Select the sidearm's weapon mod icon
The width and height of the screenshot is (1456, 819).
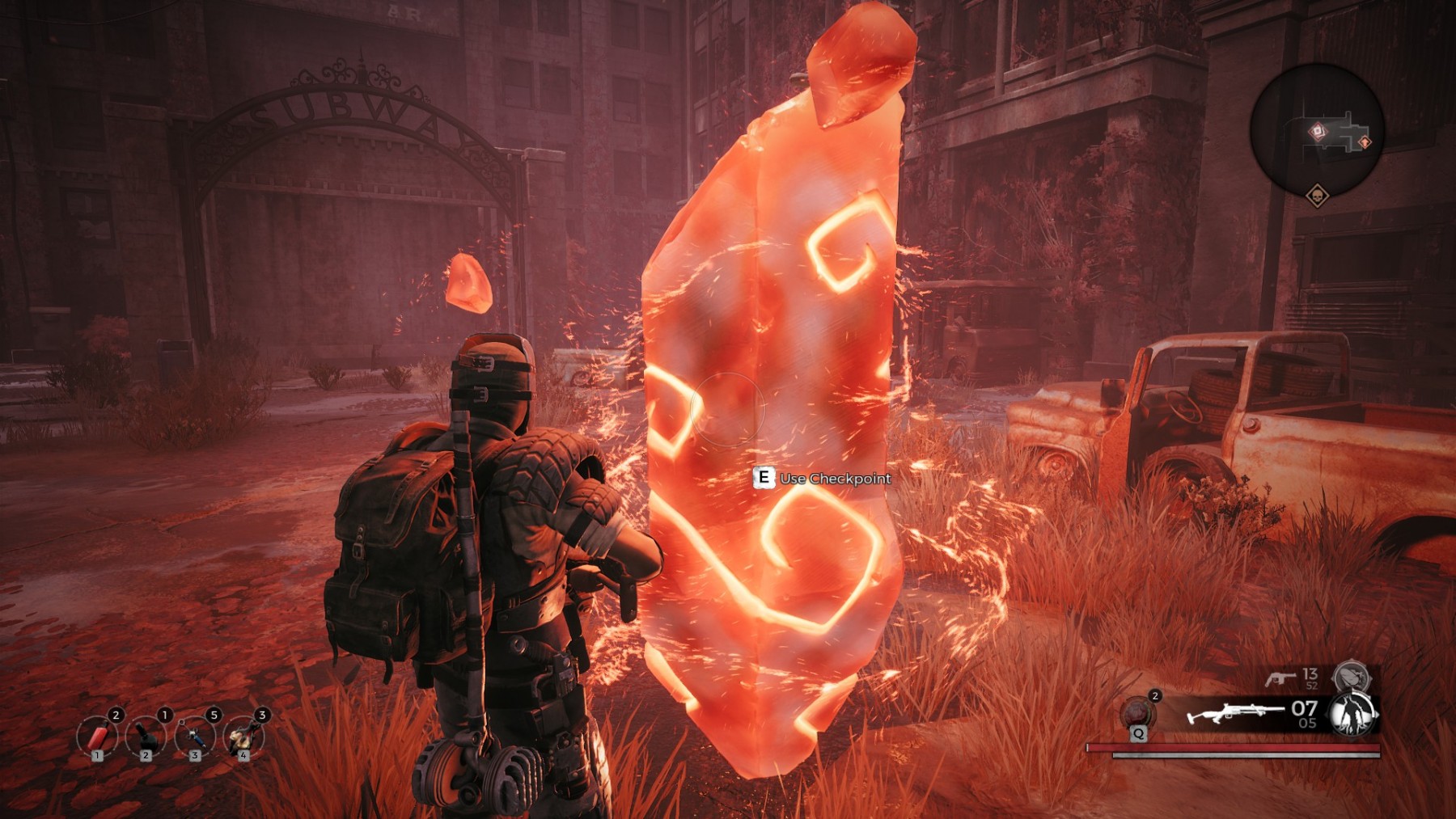pos(1351,675)
